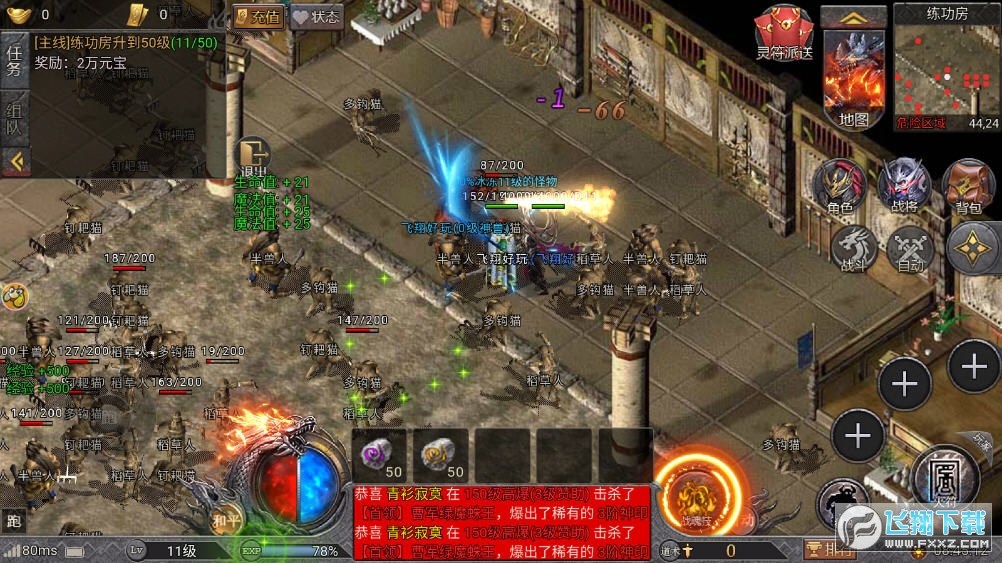Open the 角色 character sheet

[840, 186]
